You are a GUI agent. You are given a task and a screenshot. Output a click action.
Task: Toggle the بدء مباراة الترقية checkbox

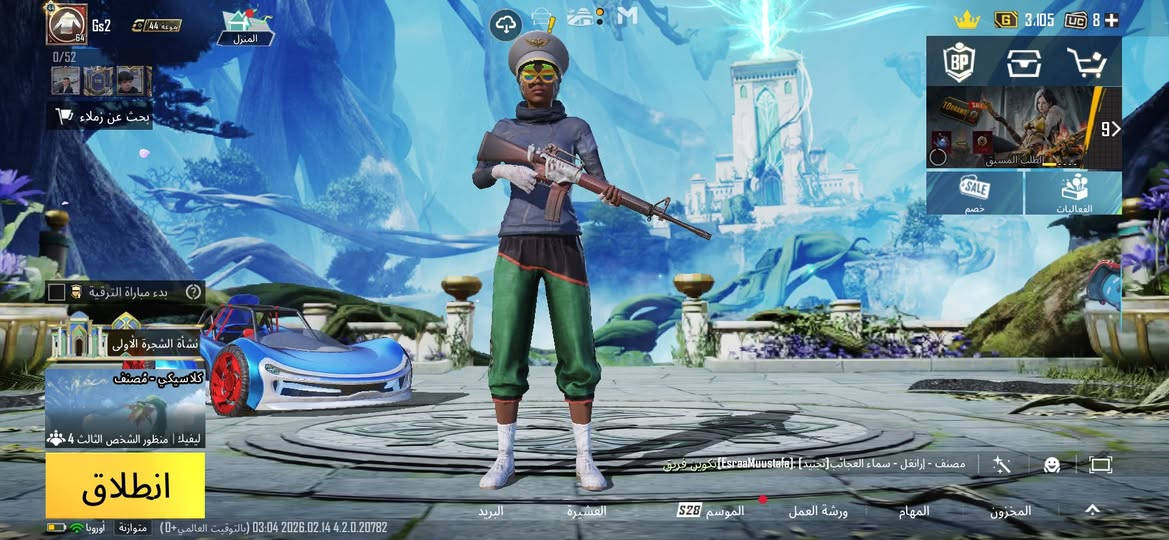57,292
